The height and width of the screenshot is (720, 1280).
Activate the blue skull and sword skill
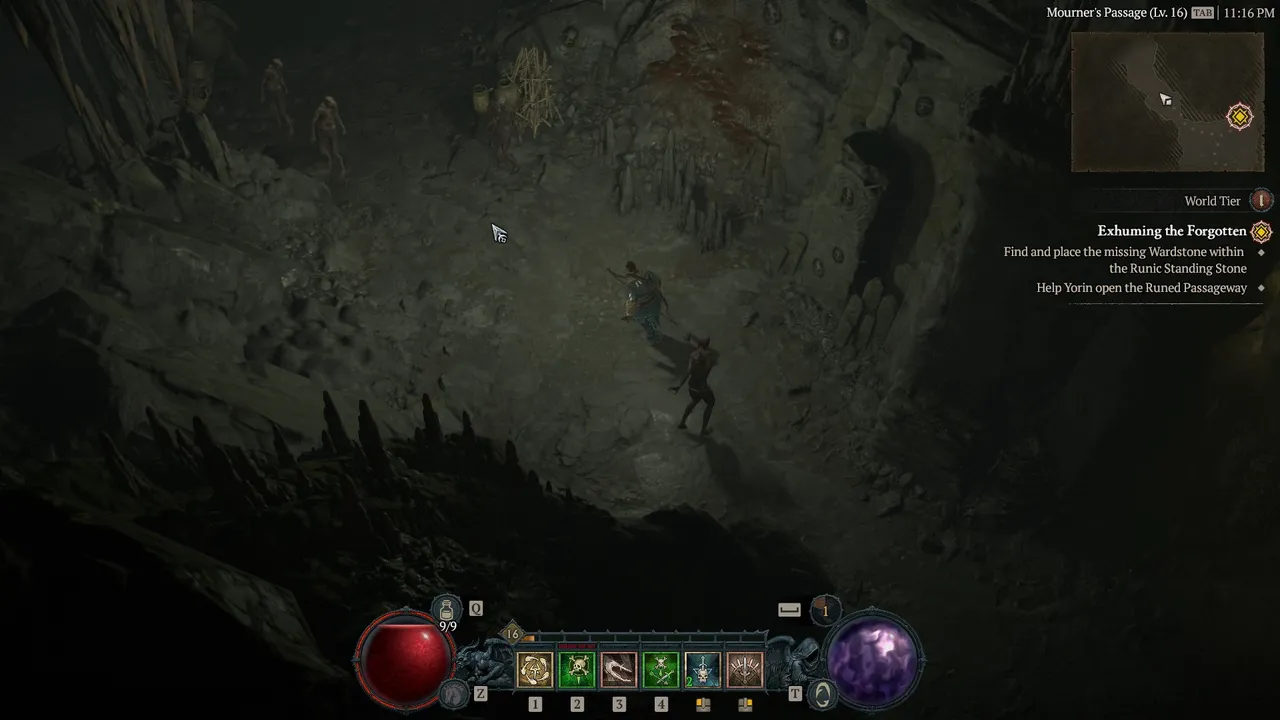[703, 670]
